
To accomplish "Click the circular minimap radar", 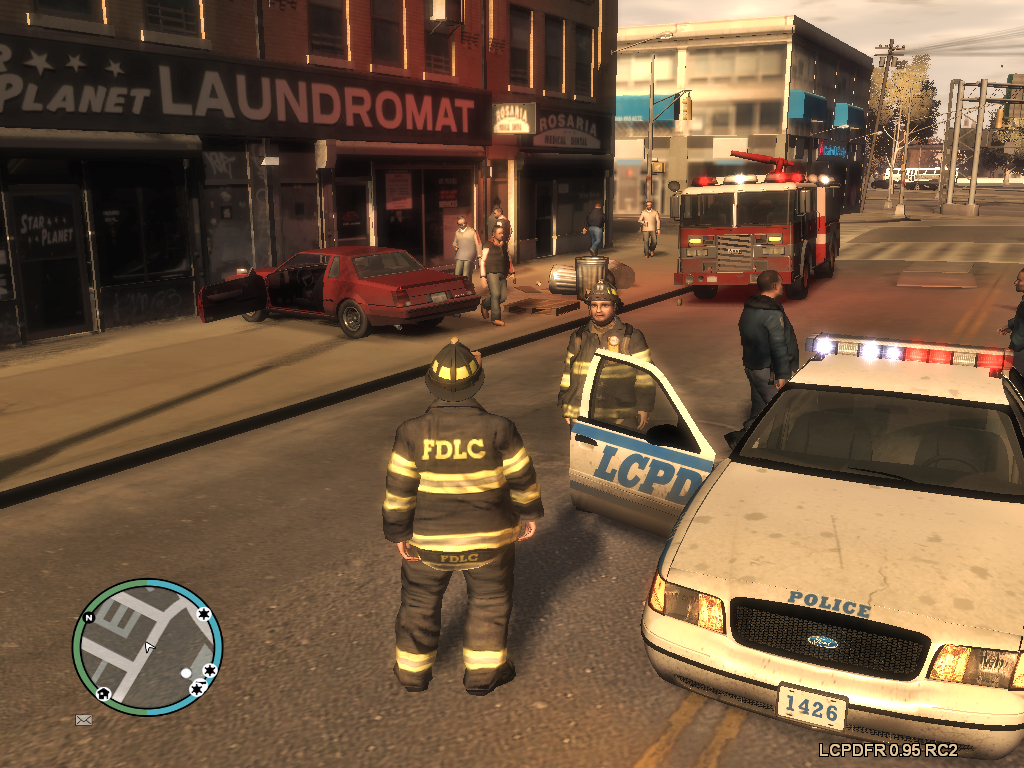I will point(147,648).
